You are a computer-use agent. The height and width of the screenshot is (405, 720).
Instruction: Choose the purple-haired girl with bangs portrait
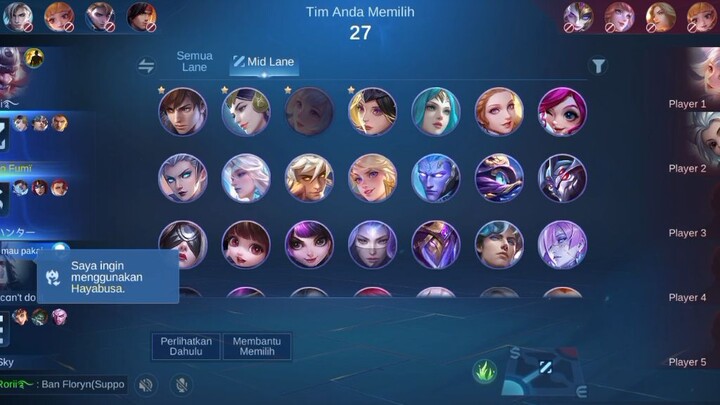(x=309, y=244)
